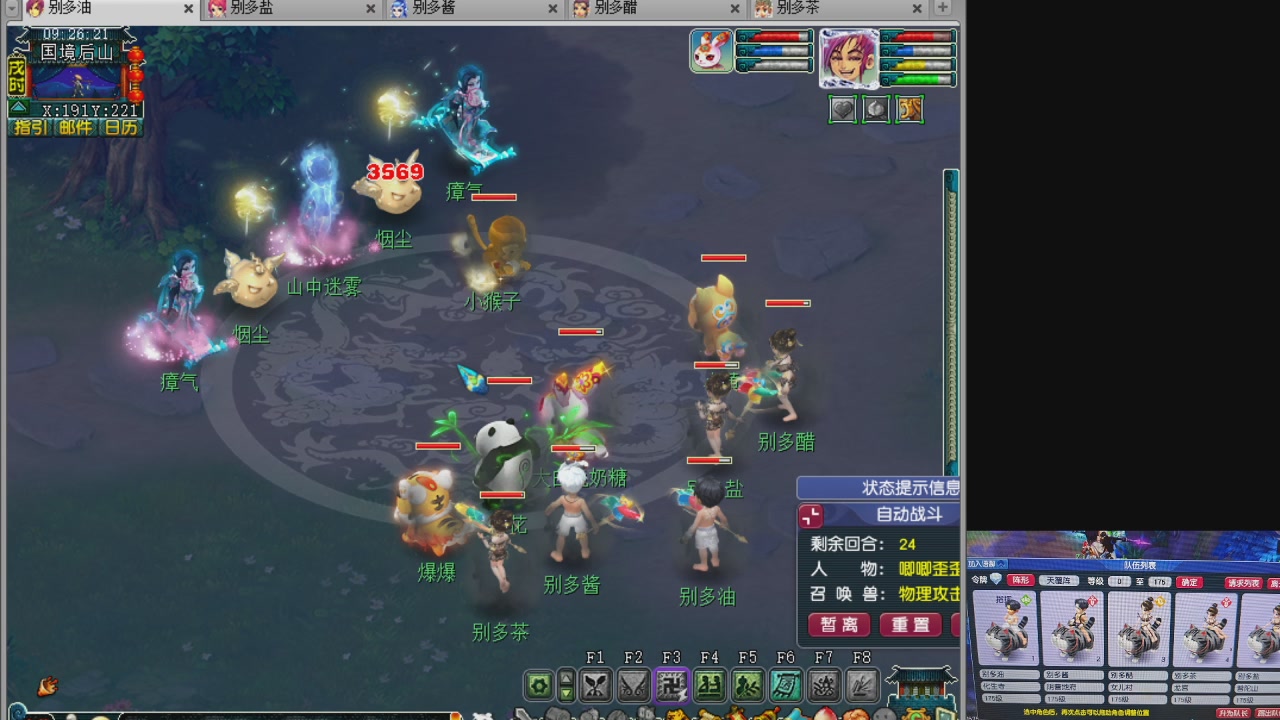
Task: Click the golden lion summon icon in the battle HUD
Action: (909, 109)
